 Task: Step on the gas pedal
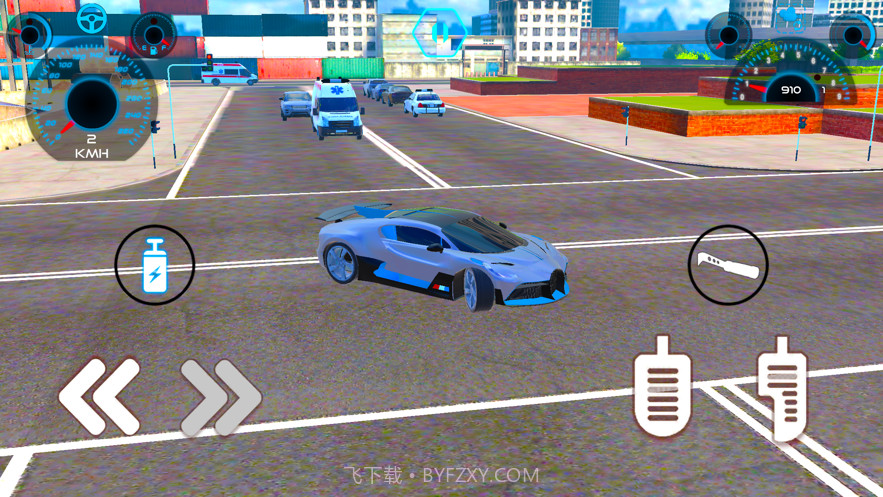tap(782, 388)
